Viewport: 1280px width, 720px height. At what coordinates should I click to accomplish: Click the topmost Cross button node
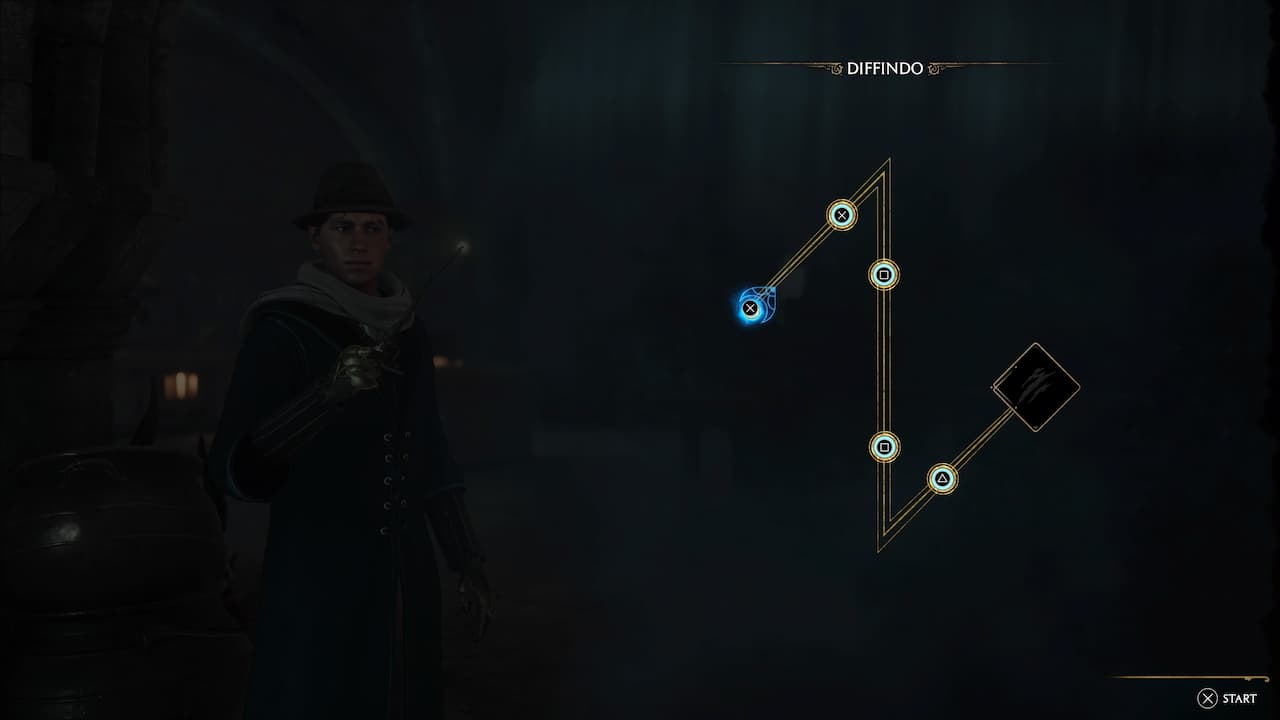point(841,215)
